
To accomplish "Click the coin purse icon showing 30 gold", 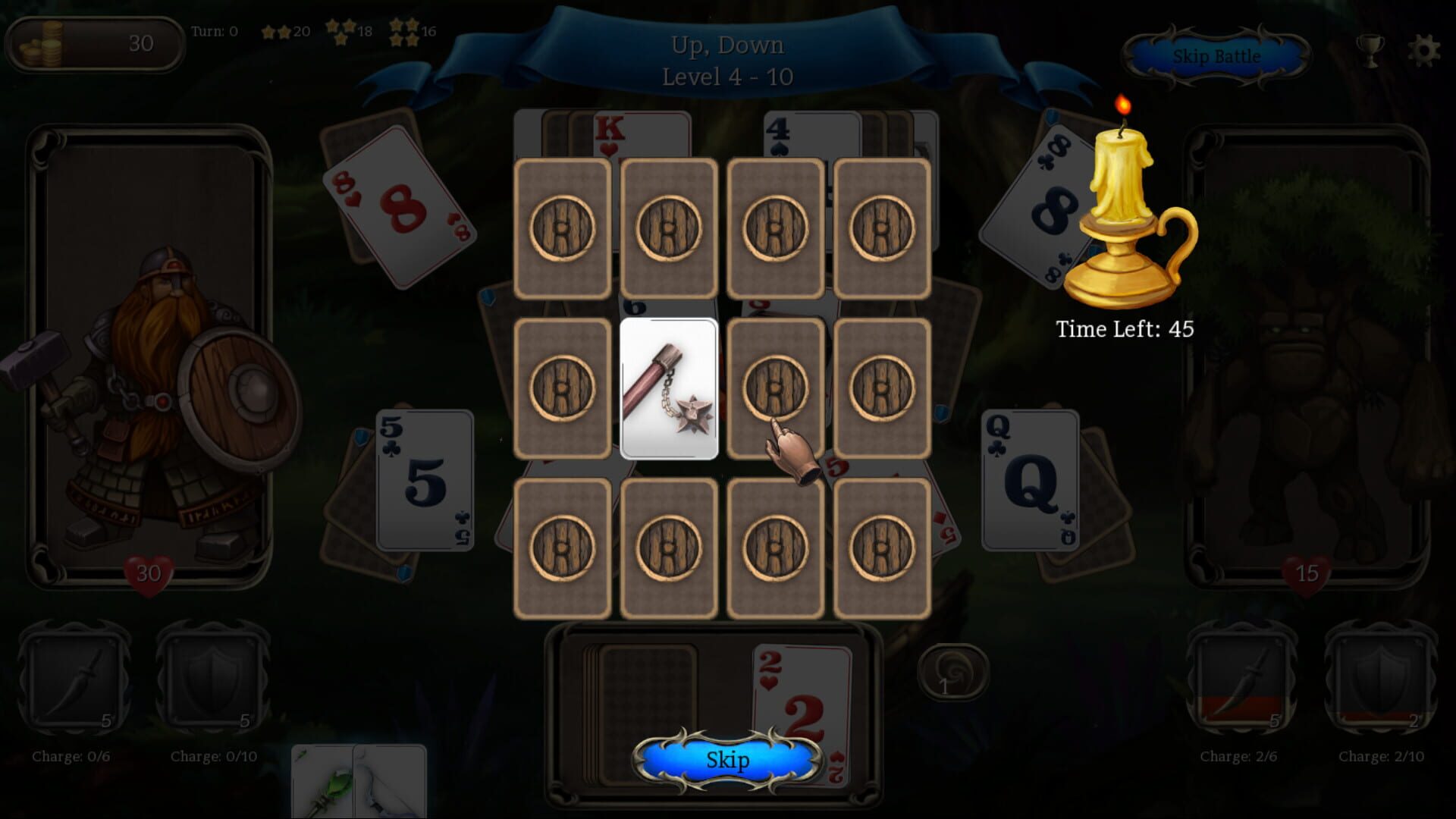I will [x=42, y=44].
